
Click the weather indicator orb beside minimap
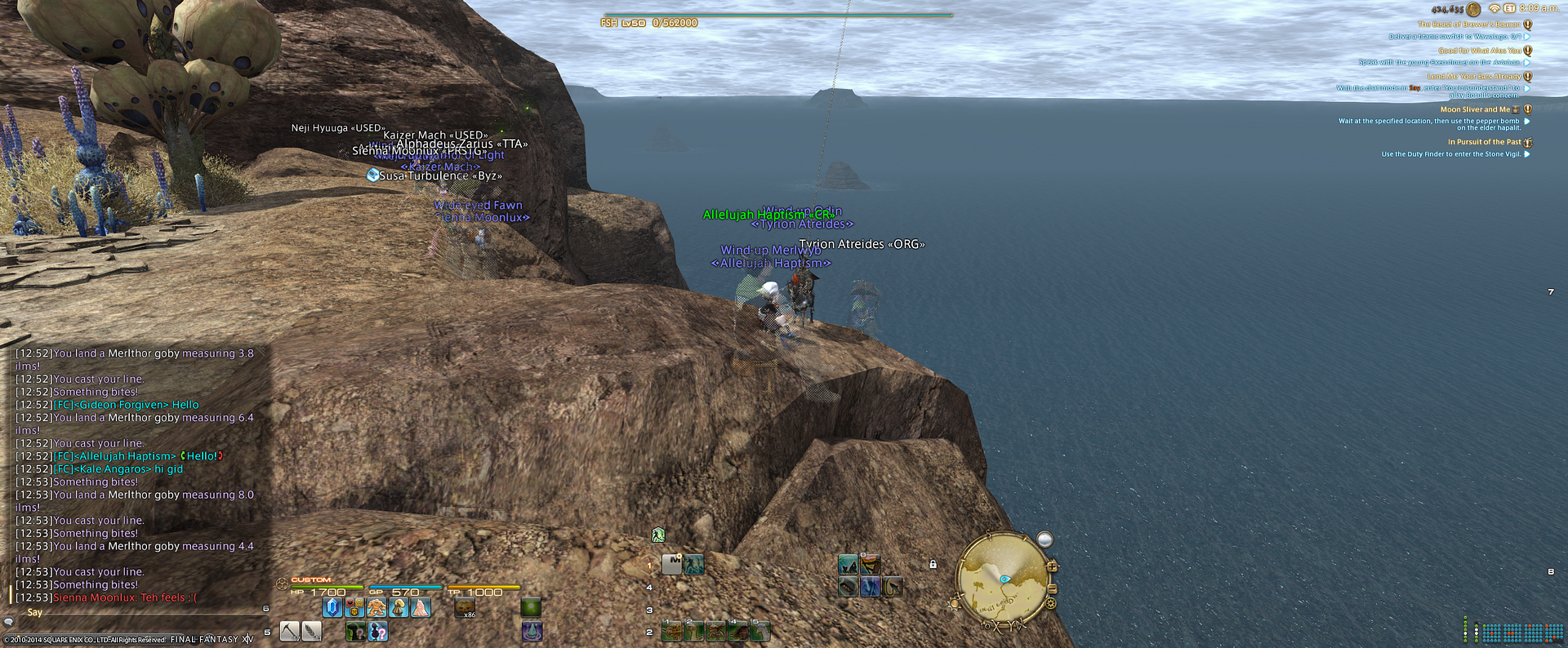tap(1045, 539)
